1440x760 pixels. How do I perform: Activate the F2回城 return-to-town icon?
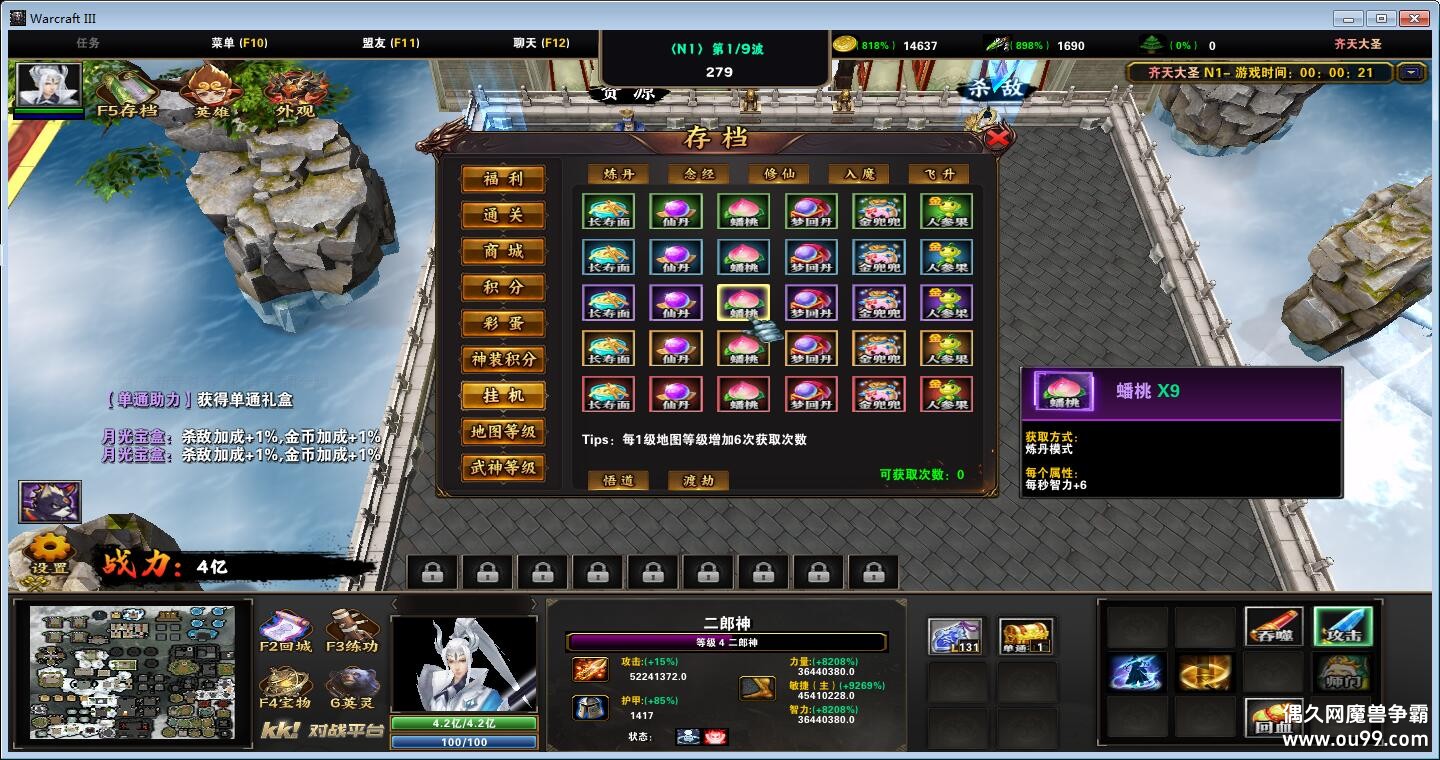coord(286,632)
